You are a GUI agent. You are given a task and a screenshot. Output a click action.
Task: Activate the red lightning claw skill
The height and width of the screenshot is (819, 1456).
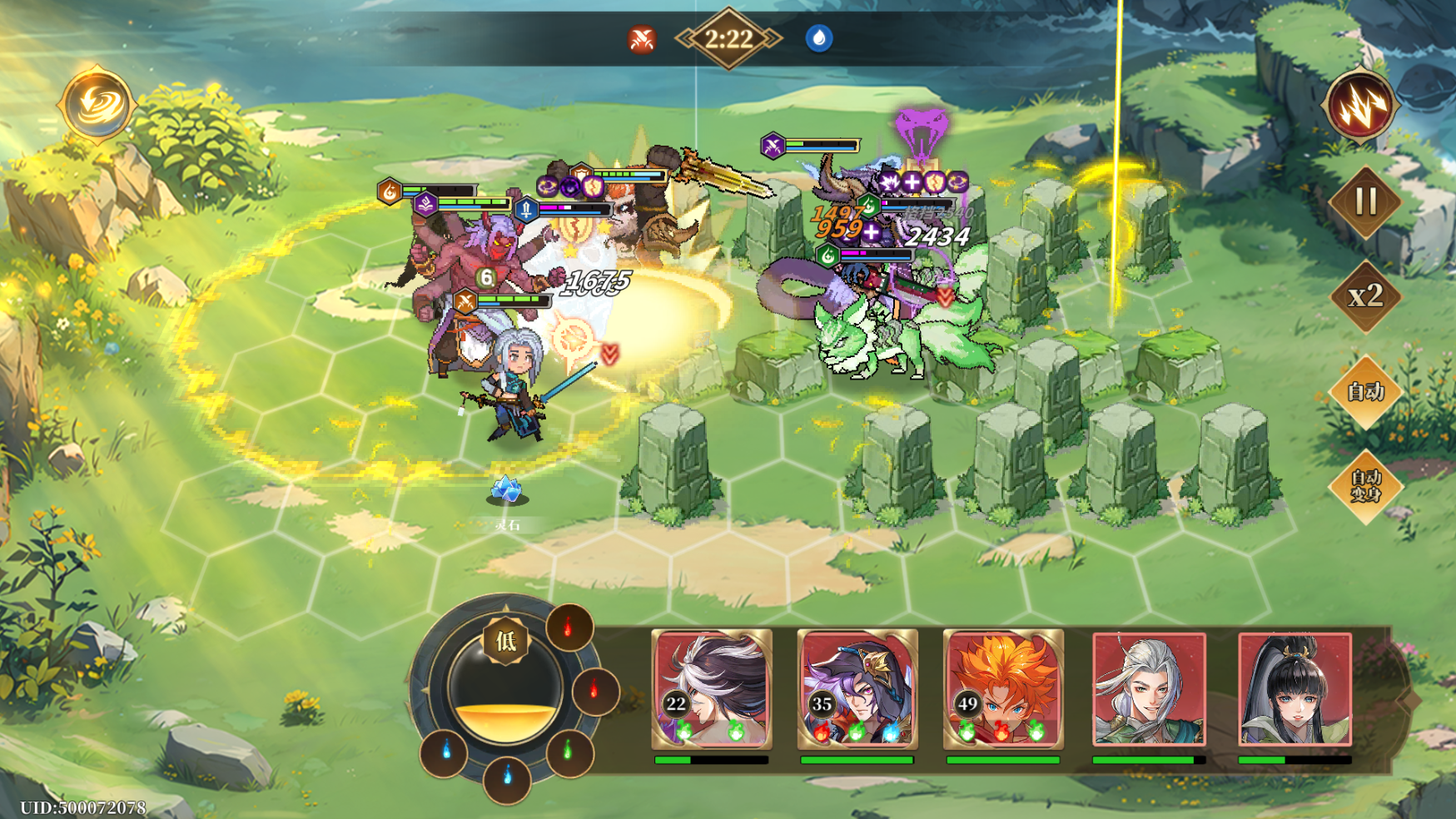(1359, 106)
